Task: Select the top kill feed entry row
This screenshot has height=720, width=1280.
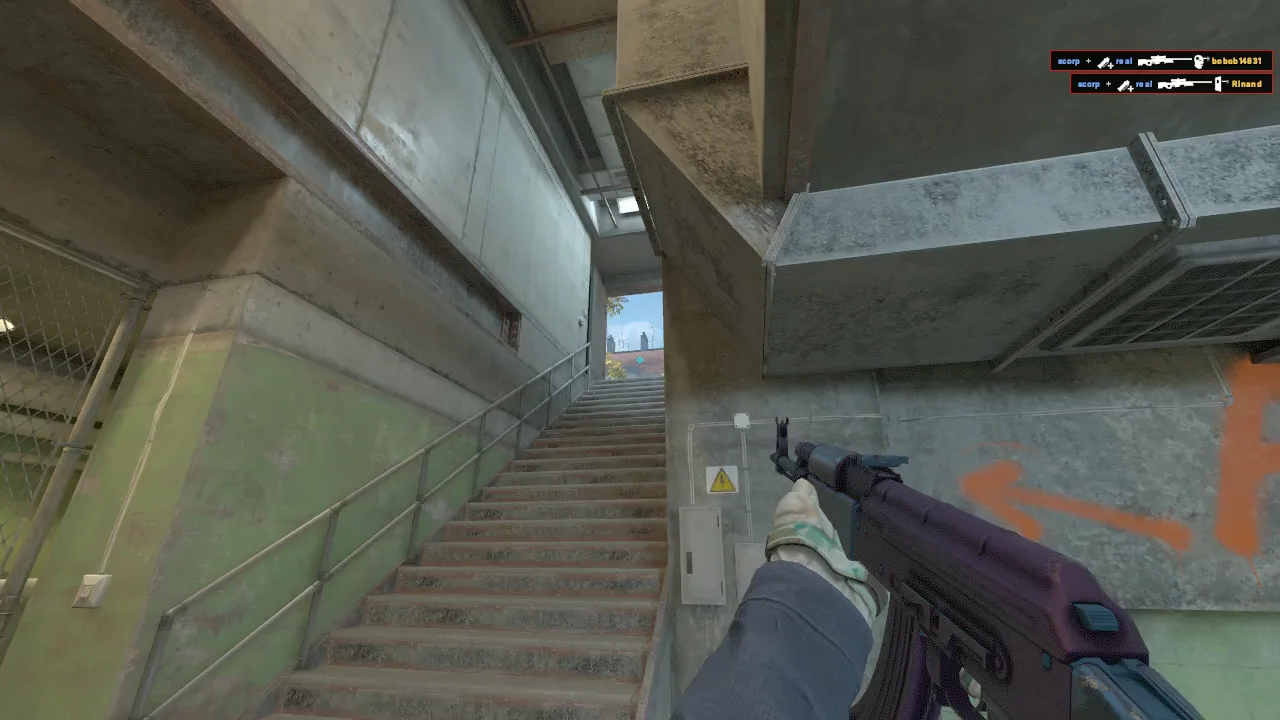Action: [1160, 61]
